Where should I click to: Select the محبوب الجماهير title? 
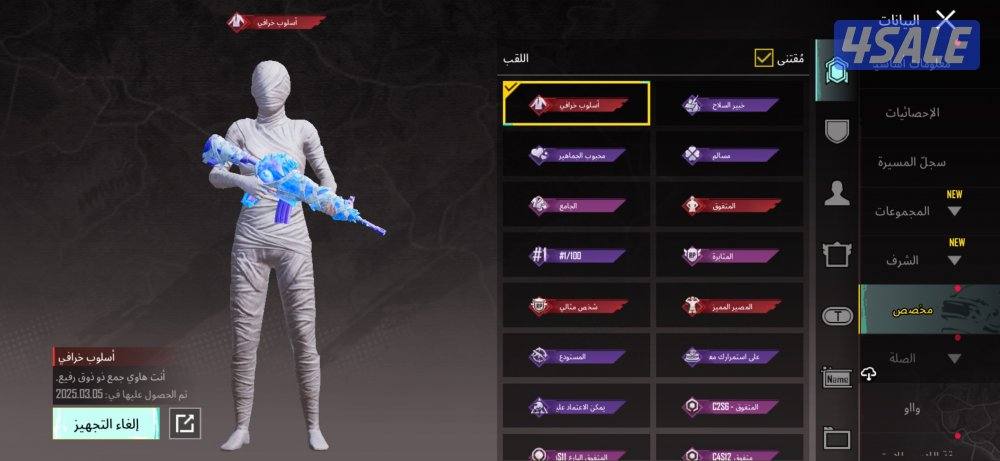tap(577, 155)
